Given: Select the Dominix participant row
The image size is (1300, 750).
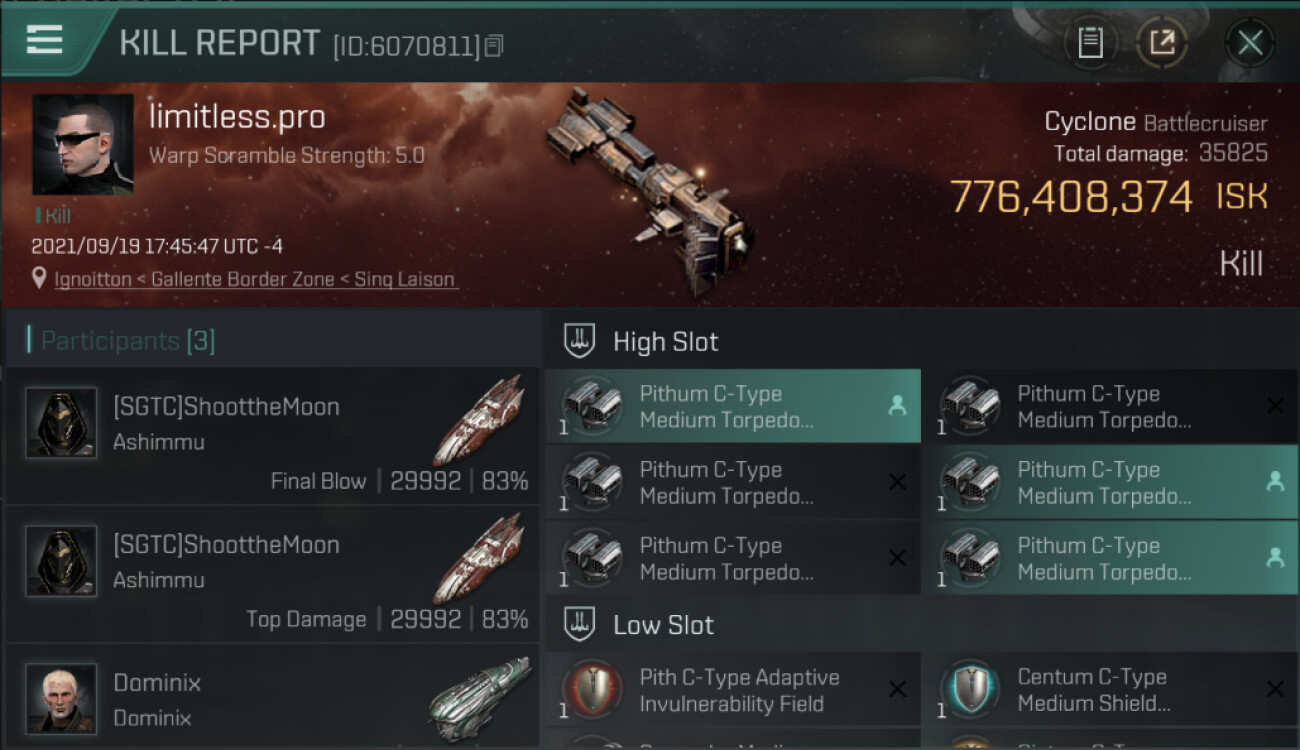Looking at the screenshot, I should 272,700.
